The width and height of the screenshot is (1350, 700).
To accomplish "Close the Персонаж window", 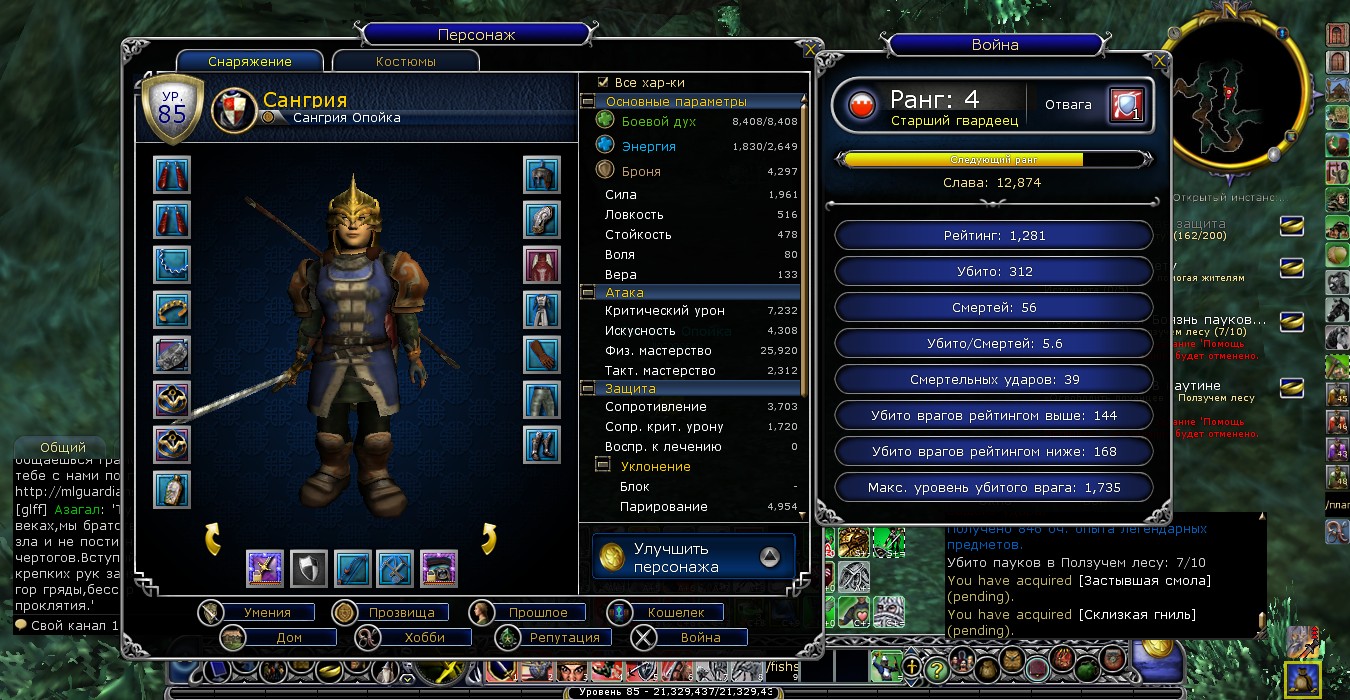I will [810, 49].
